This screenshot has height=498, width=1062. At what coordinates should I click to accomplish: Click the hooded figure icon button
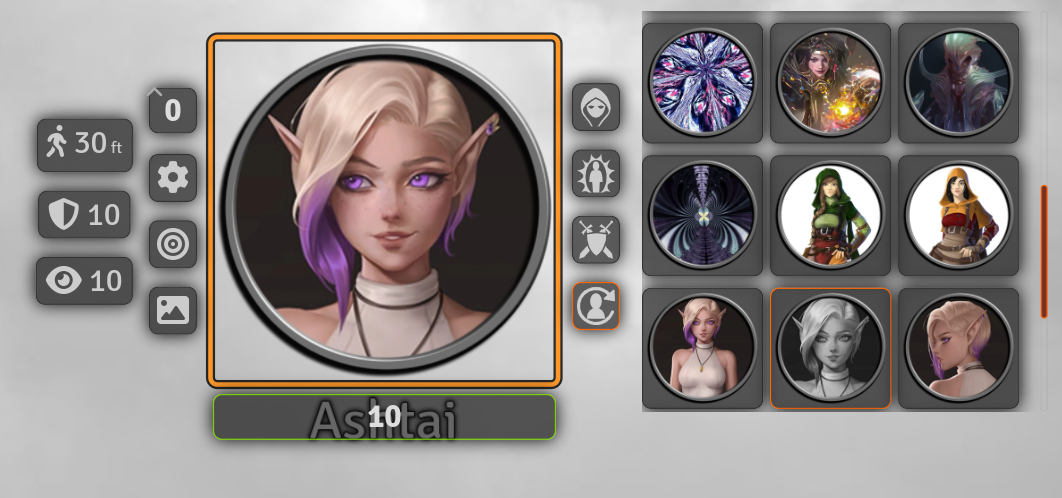(x=596, y=107)
